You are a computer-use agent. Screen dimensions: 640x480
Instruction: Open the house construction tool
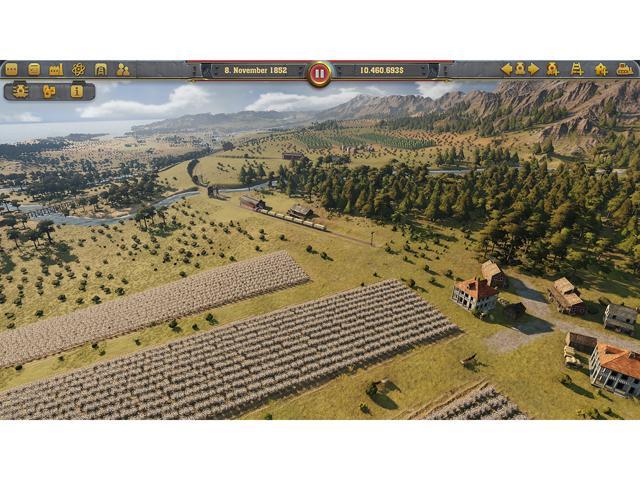601,69
